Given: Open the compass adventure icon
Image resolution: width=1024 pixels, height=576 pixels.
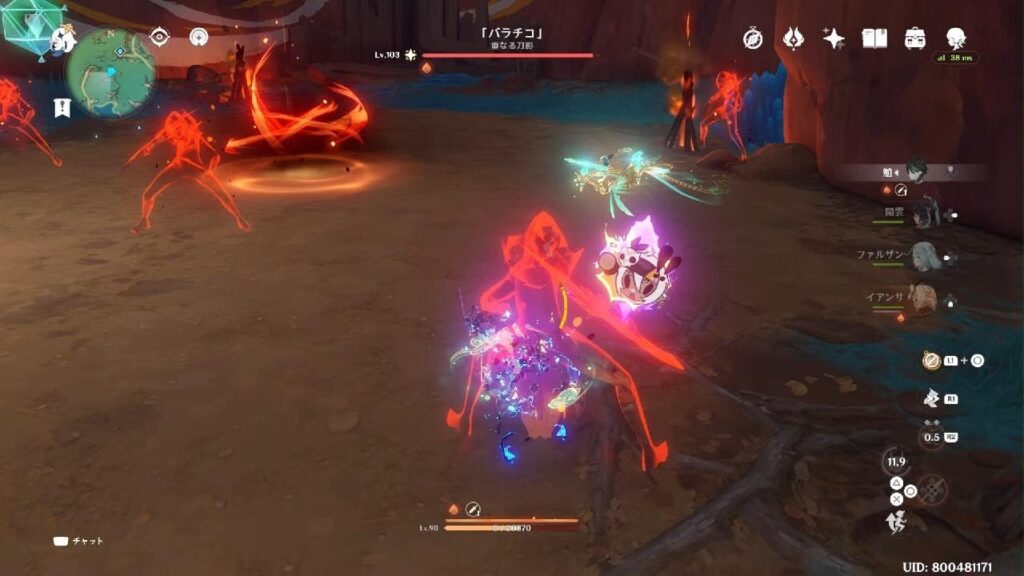Looking at the screenshot, I should coord(753,38).
